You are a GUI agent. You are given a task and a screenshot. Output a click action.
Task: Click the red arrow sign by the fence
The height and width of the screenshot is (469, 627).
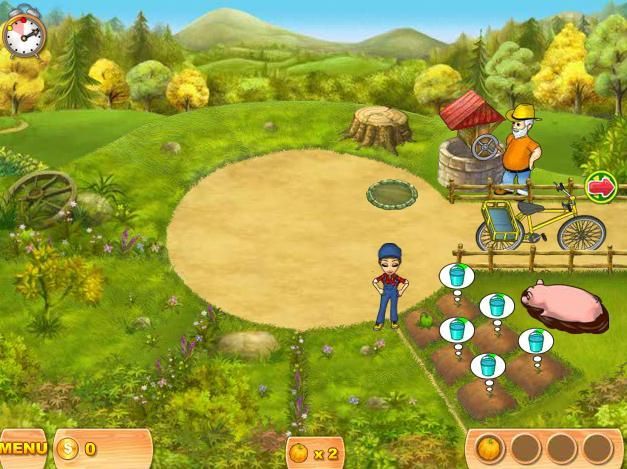600,186
